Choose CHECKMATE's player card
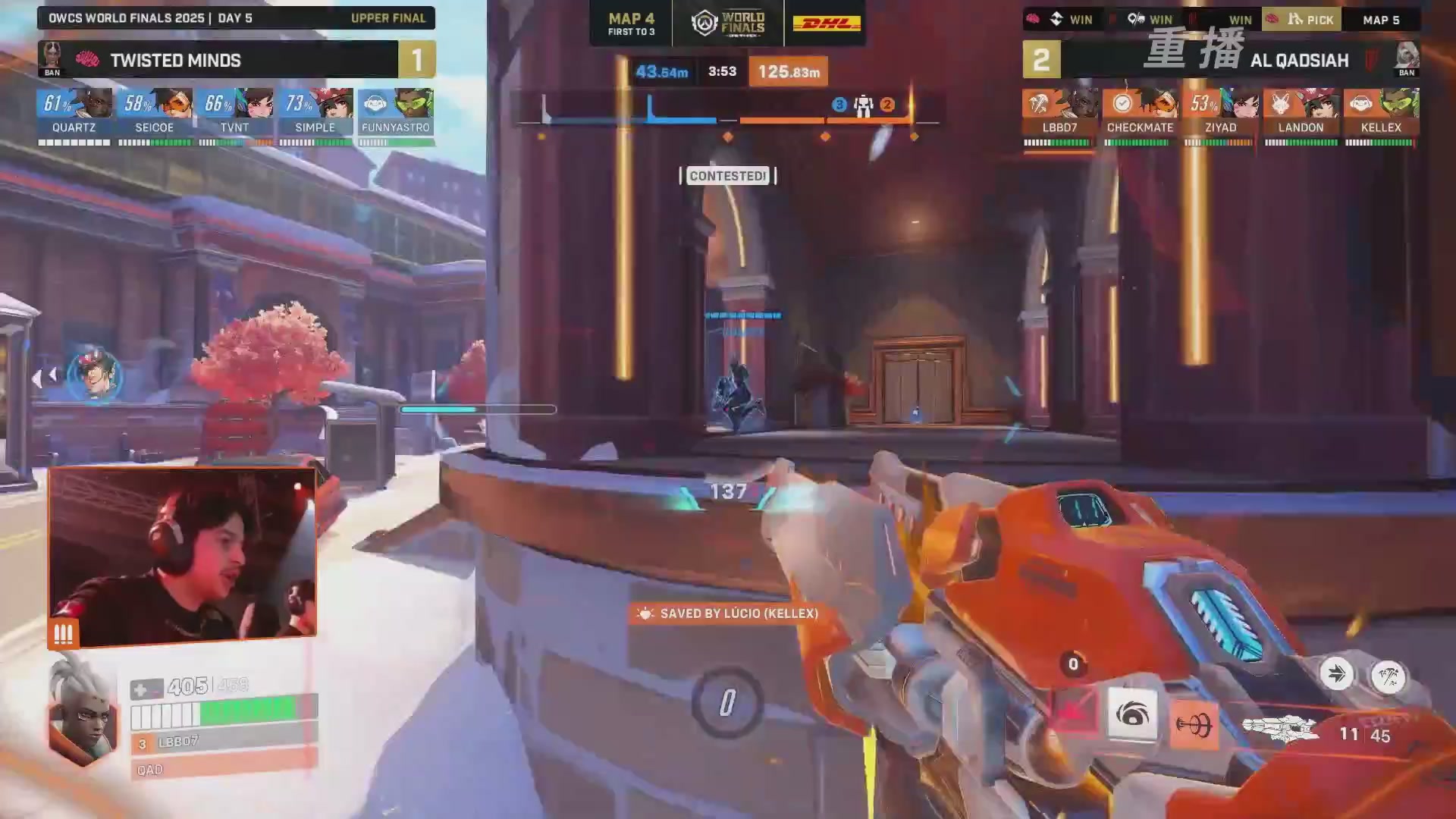Screen dimensions: 1456x819 [1140, 114]
